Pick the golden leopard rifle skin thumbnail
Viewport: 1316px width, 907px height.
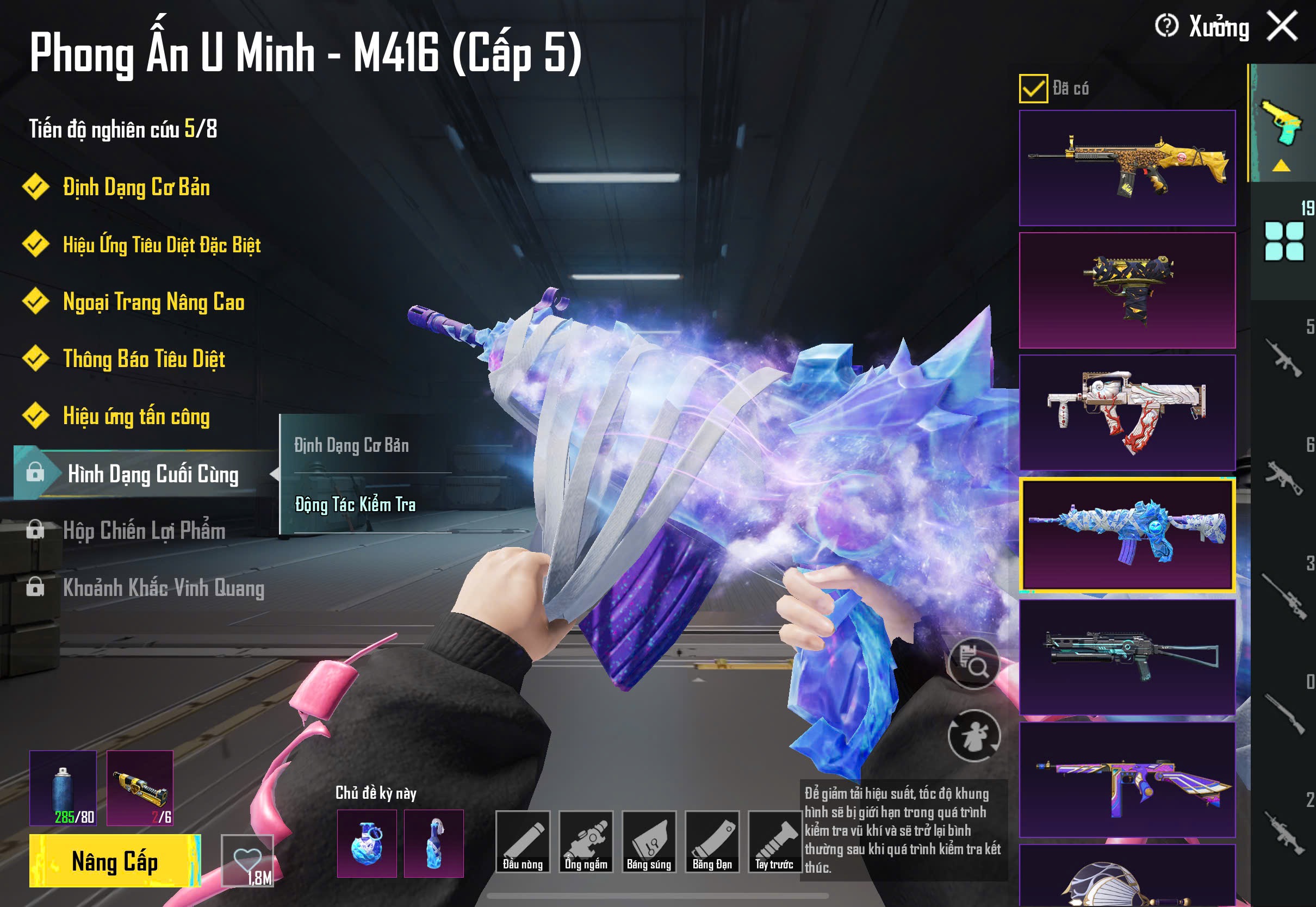(1127, 167)
